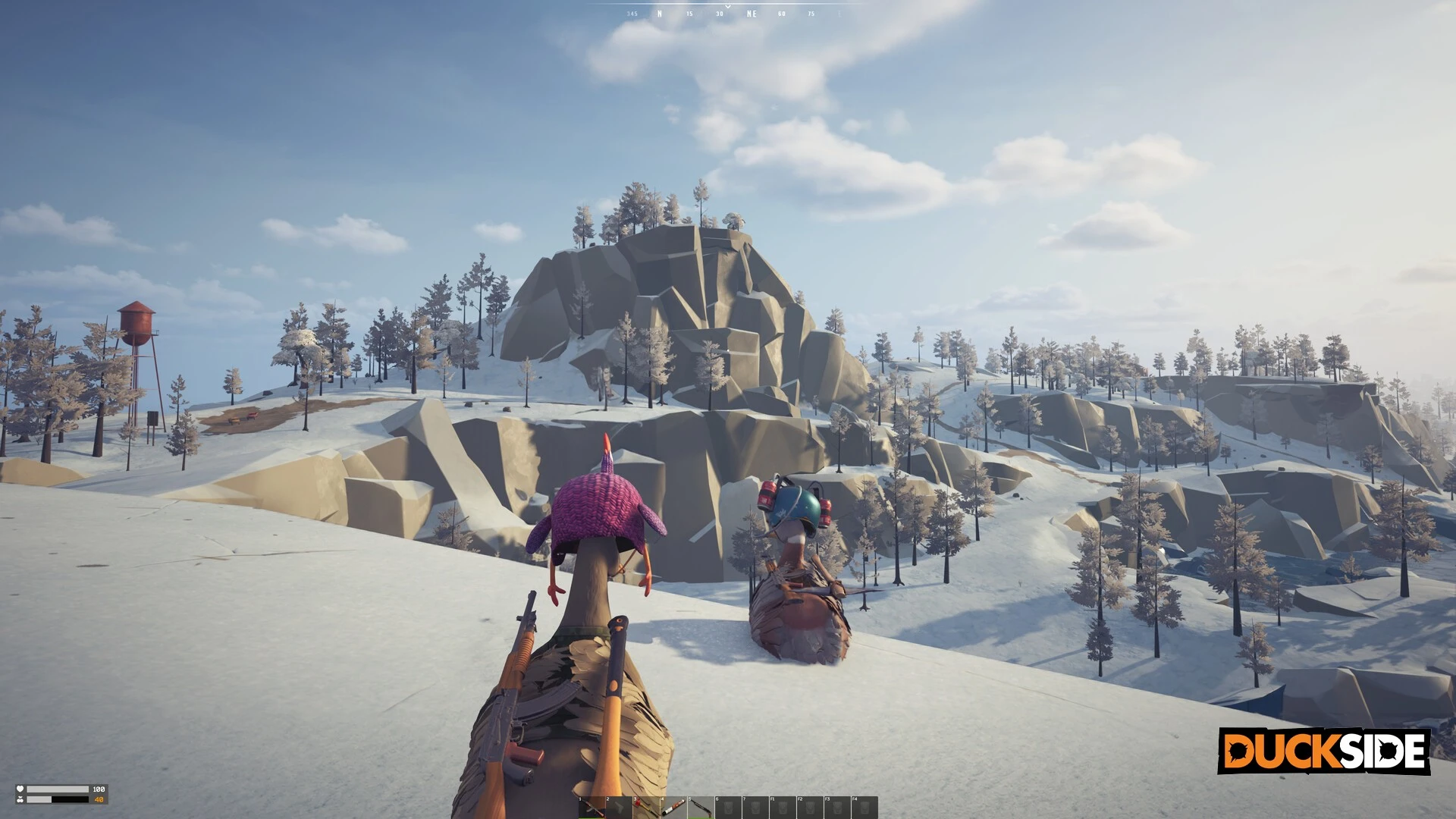Select the orange and white item in slot 4

click(673, 808)
